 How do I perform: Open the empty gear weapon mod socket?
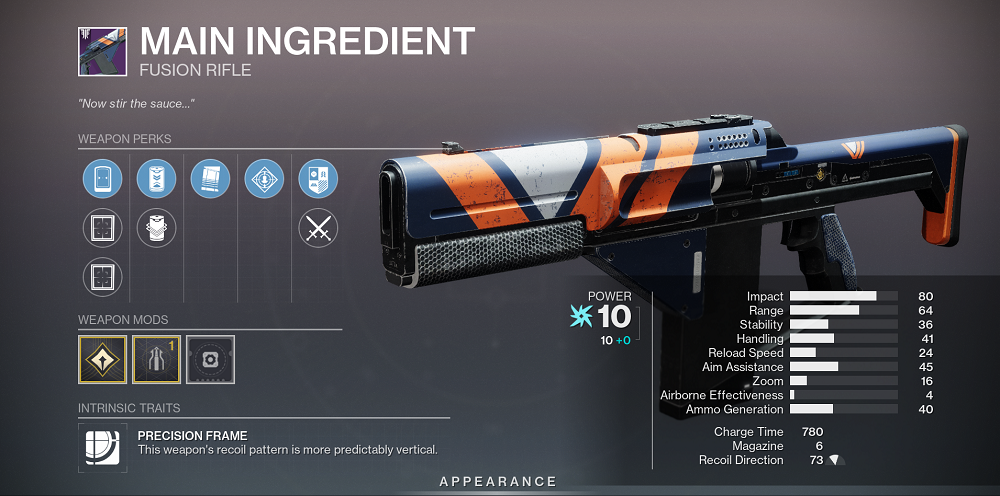tap(210, 359)
